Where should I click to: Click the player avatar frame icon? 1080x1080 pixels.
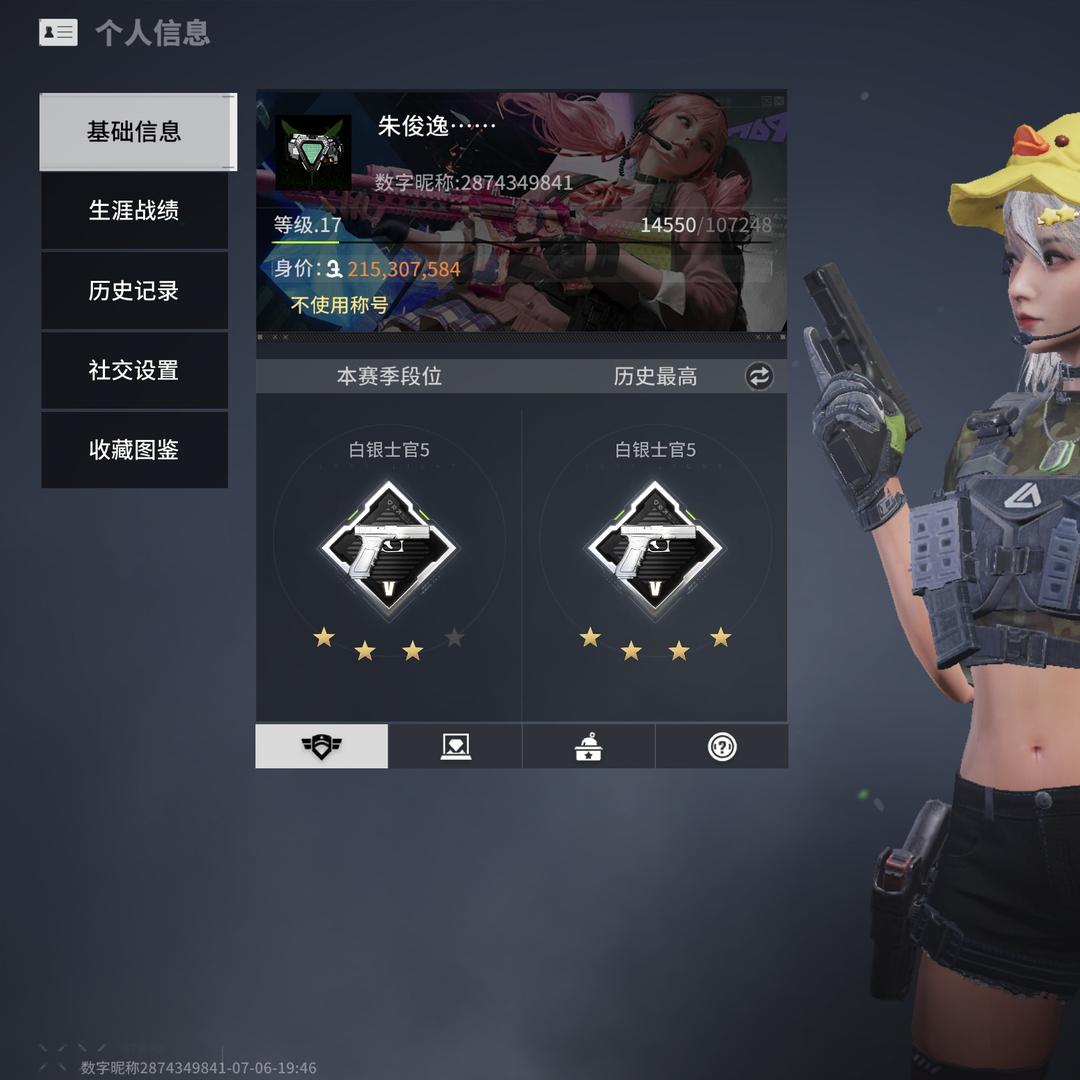[x=313, y=152]
